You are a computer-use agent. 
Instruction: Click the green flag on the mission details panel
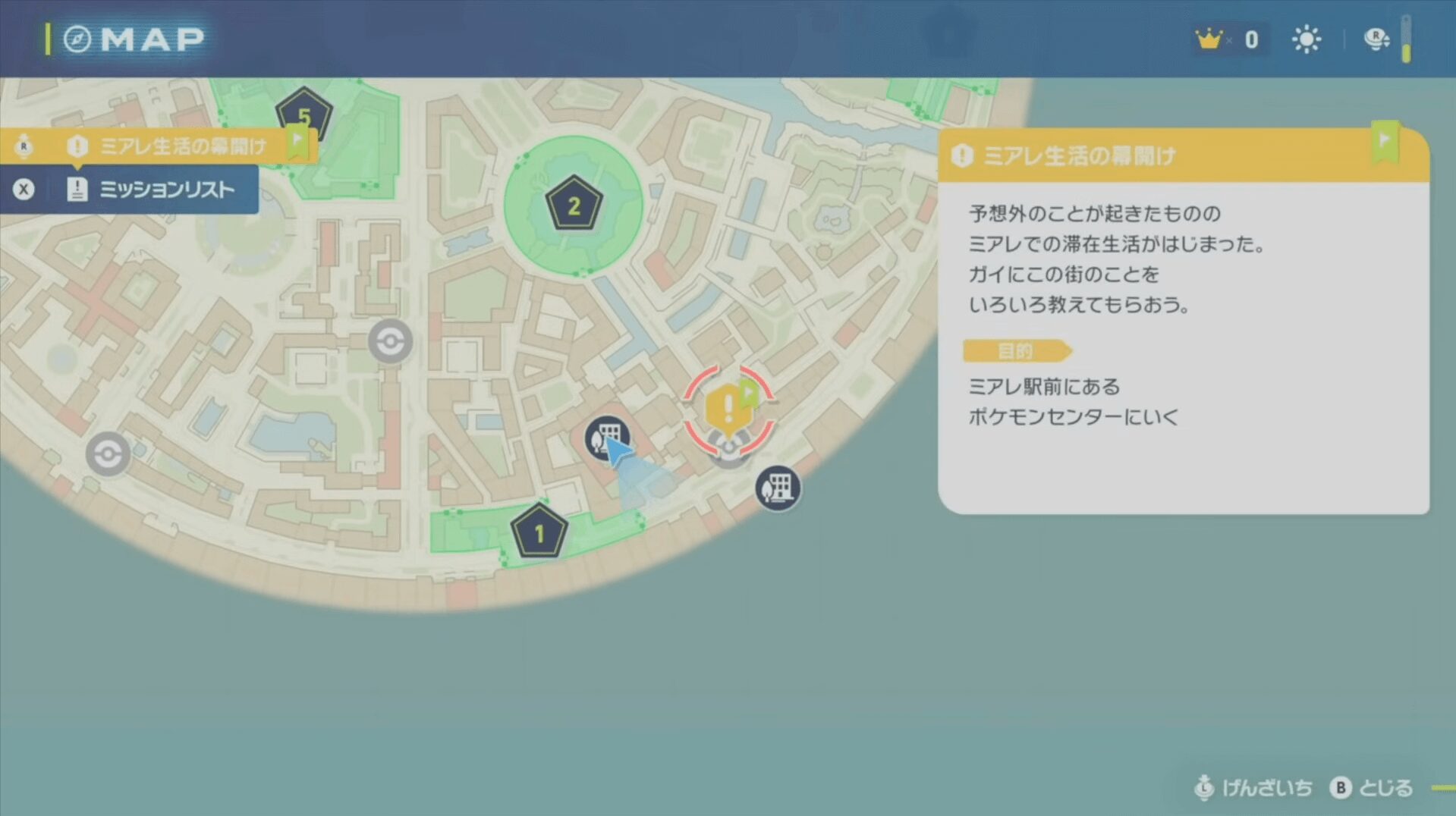point(1385,142)
